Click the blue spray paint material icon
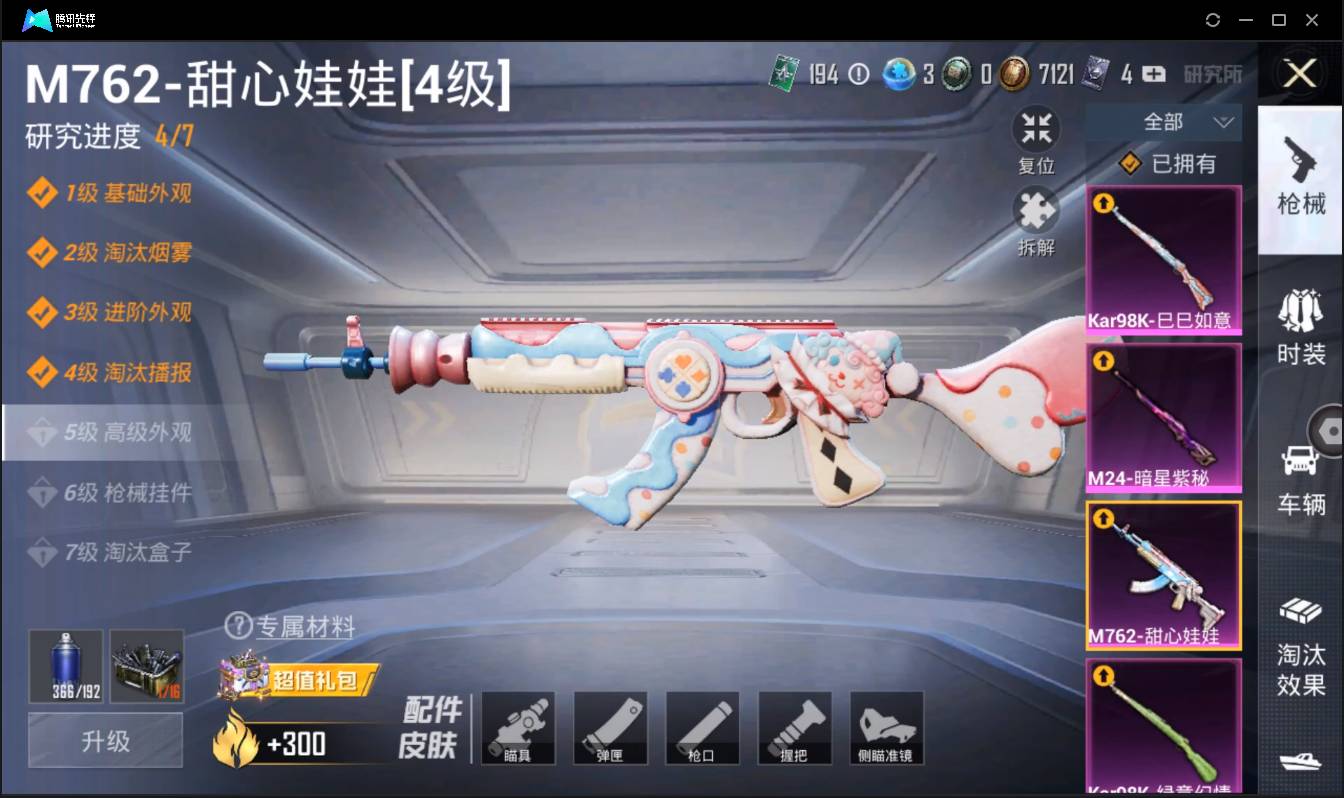The width and height of the screenshot is (1344, 798). point(64,665)
